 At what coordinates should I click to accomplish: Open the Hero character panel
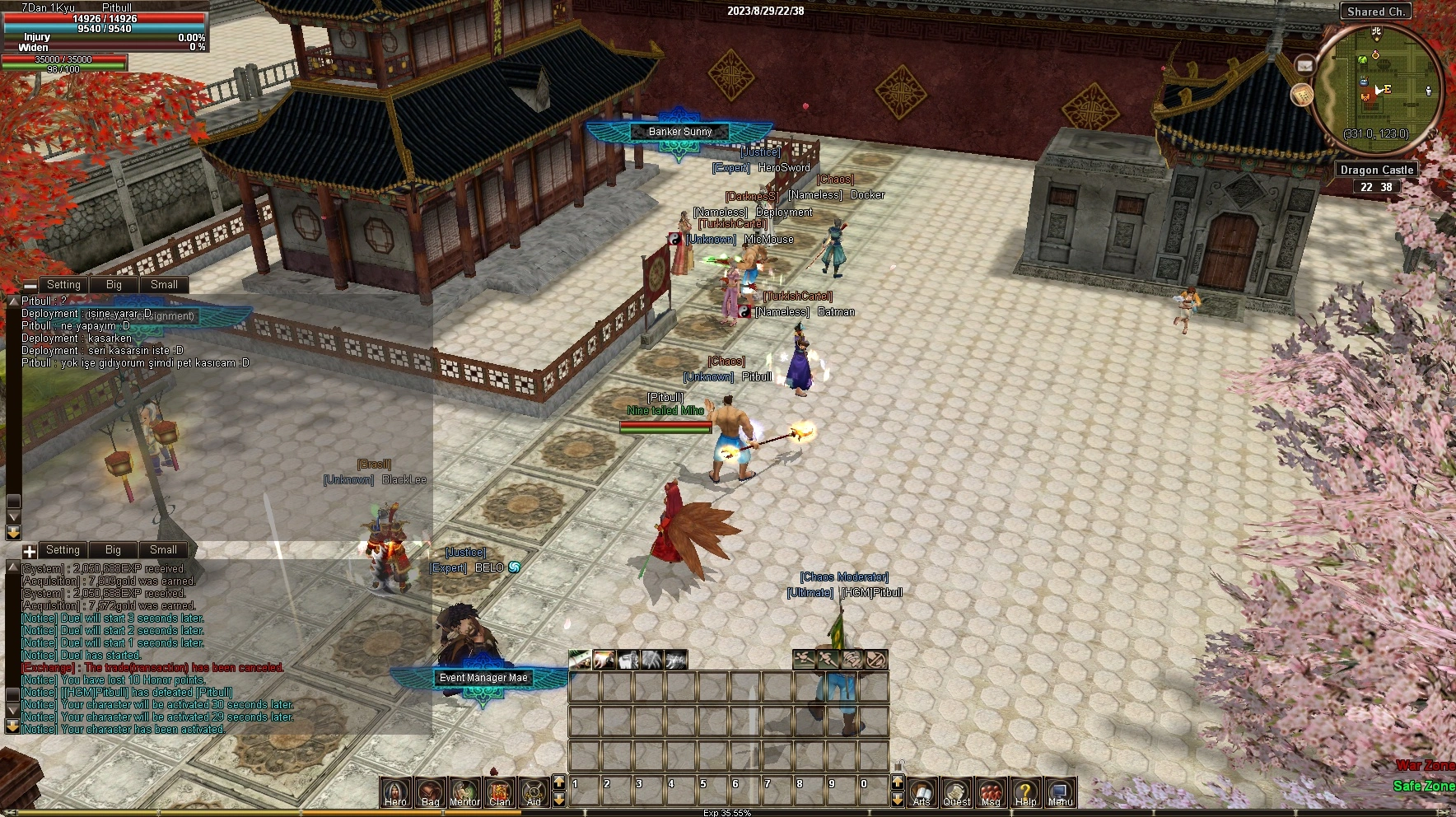(396, 792)
